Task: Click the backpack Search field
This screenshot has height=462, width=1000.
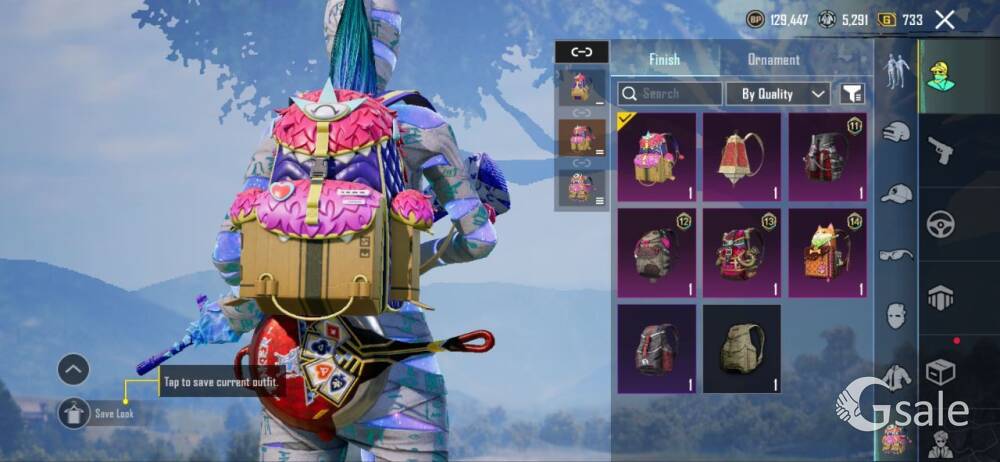Action: coord(669,94)
